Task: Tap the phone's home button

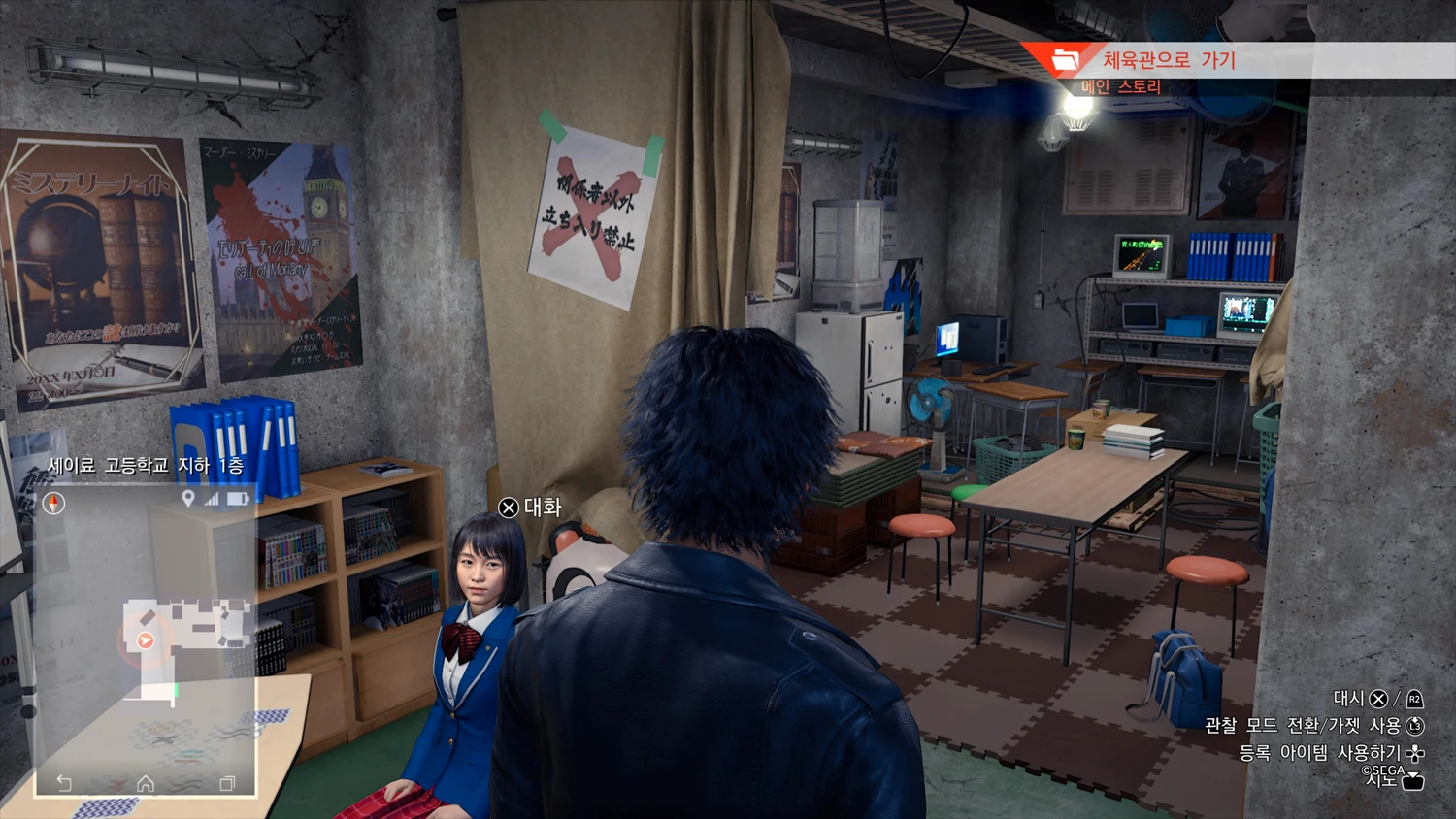Action: pyautogui.click(x=146, y=783)
